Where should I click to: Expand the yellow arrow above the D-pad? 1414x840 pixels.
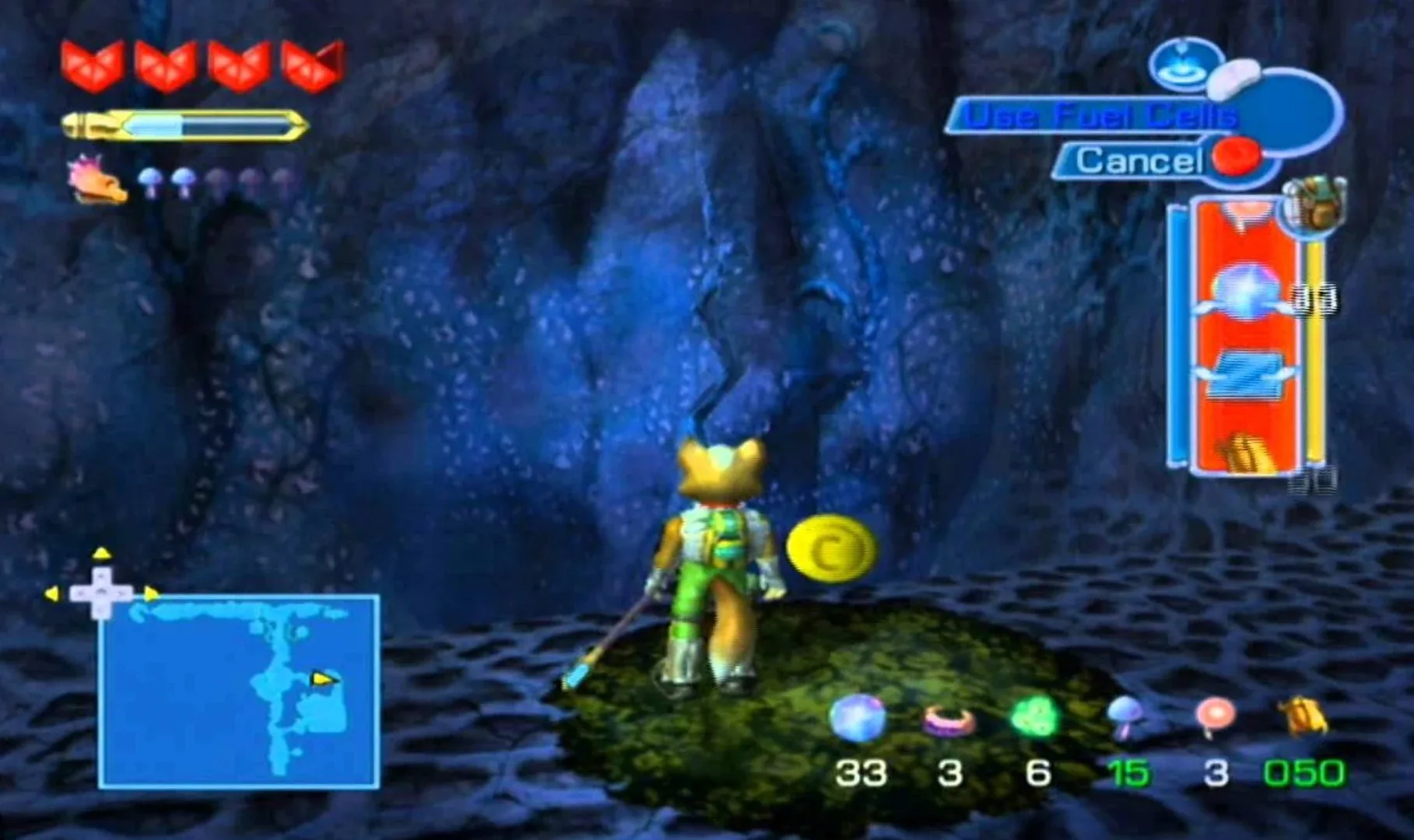coord(100,552)
